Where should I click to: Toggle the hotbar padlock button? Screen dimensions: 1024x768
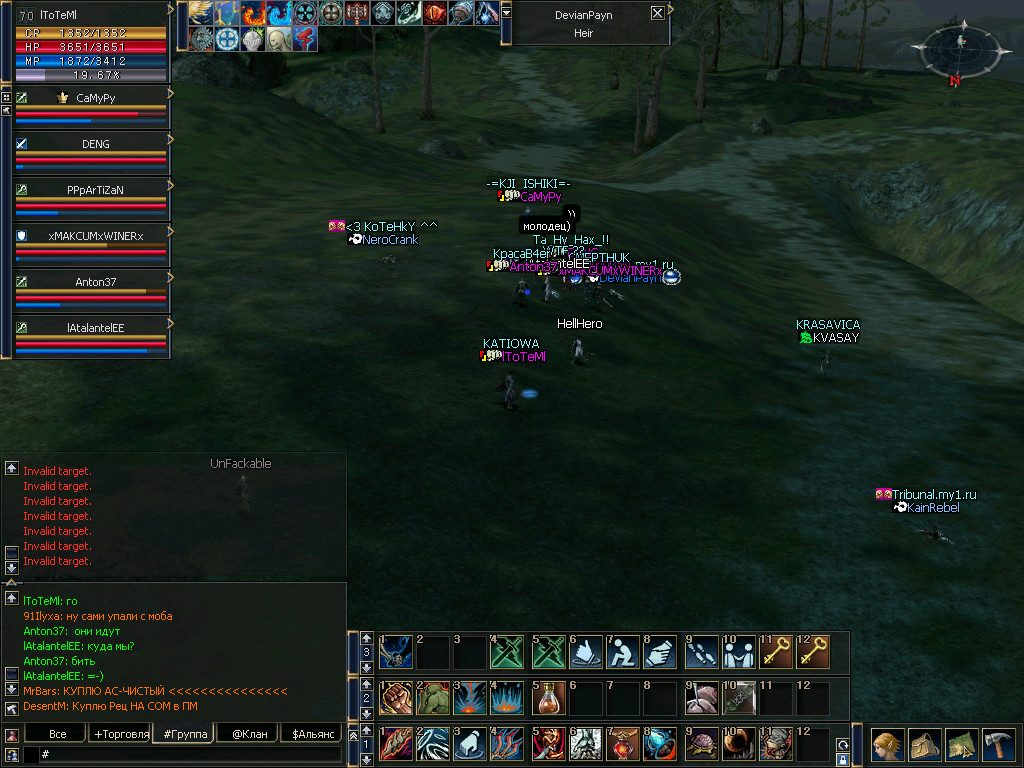tap(843, 760)
